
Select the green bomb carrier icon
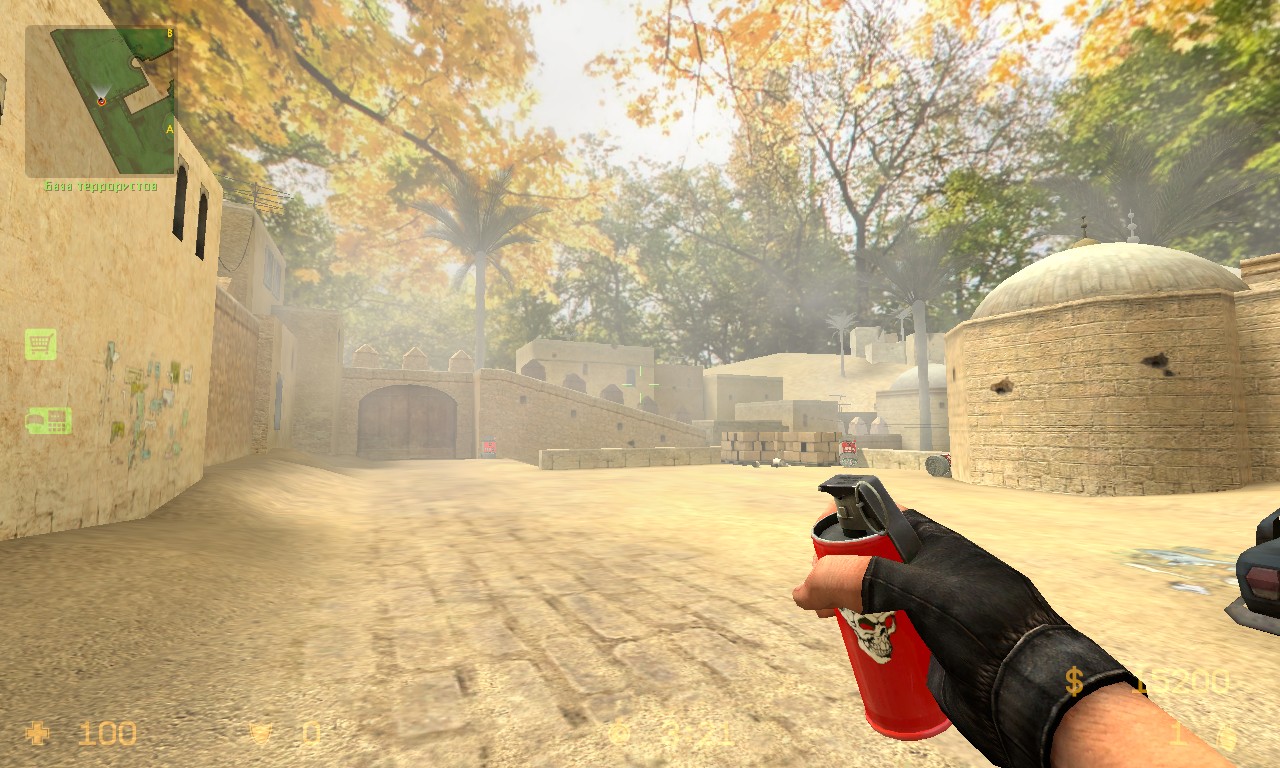[x=48, y=421]
